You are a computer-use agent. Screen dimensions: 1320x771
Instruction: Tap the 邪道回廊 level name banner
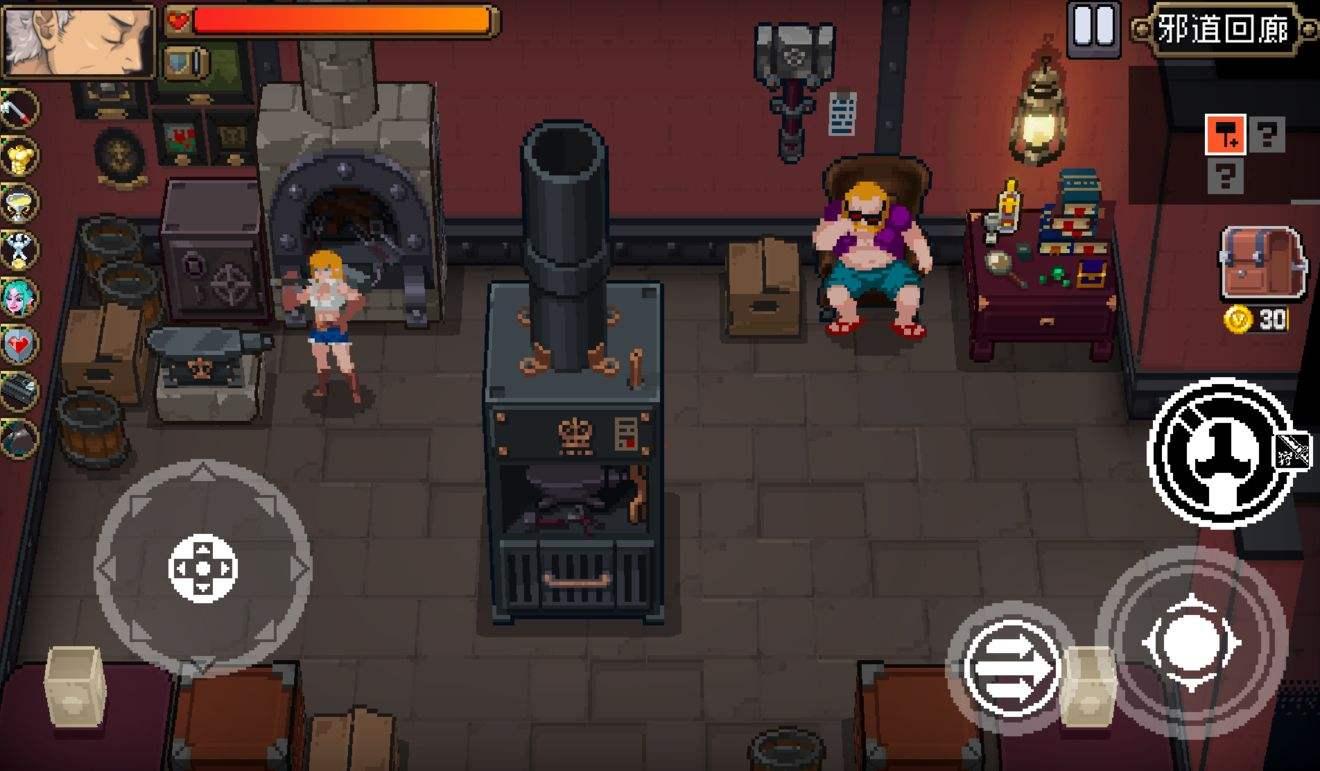tap(1222, 29)
